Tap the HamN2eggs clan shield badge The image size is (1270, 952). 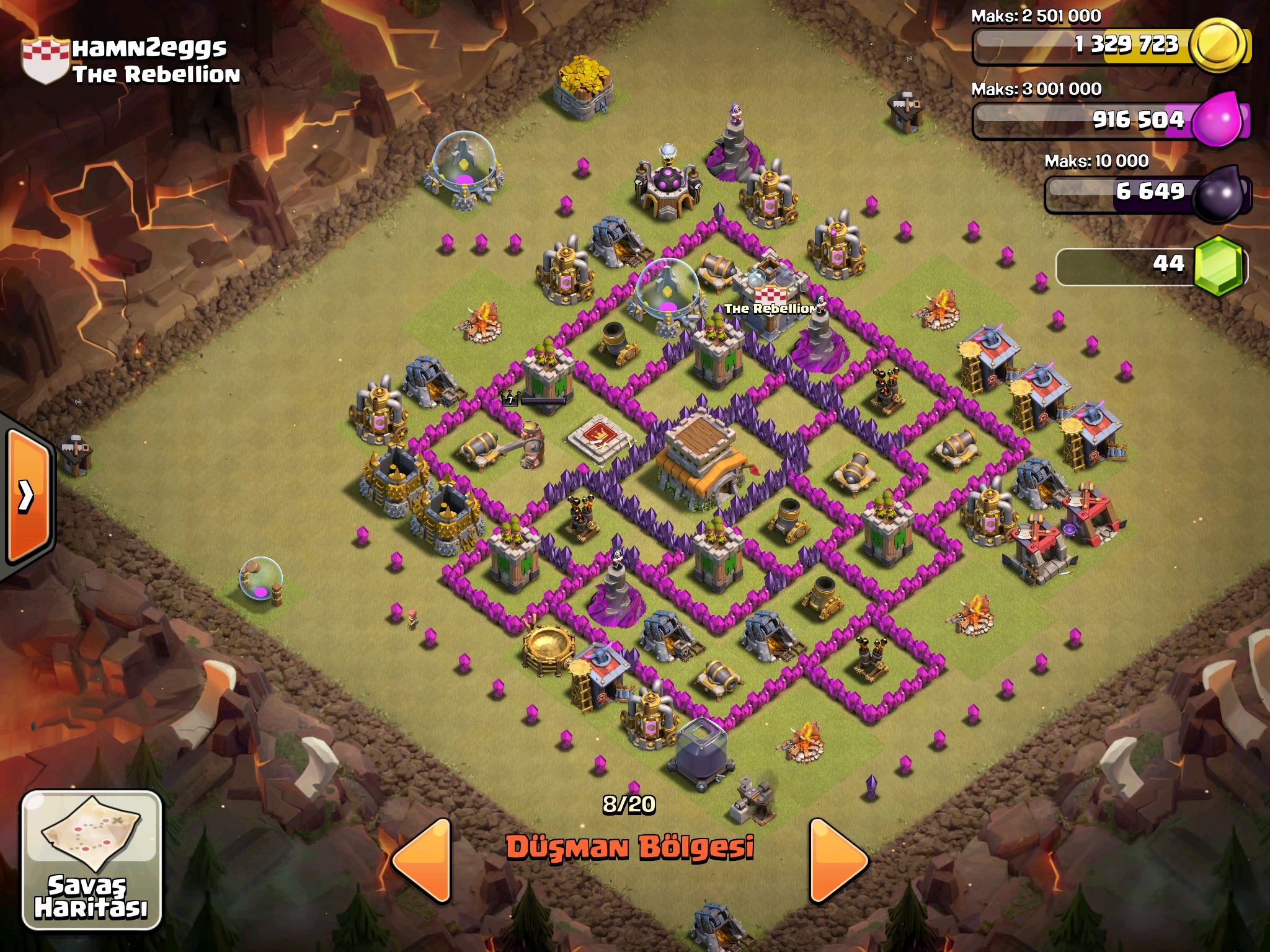click(x=45, y=60)
